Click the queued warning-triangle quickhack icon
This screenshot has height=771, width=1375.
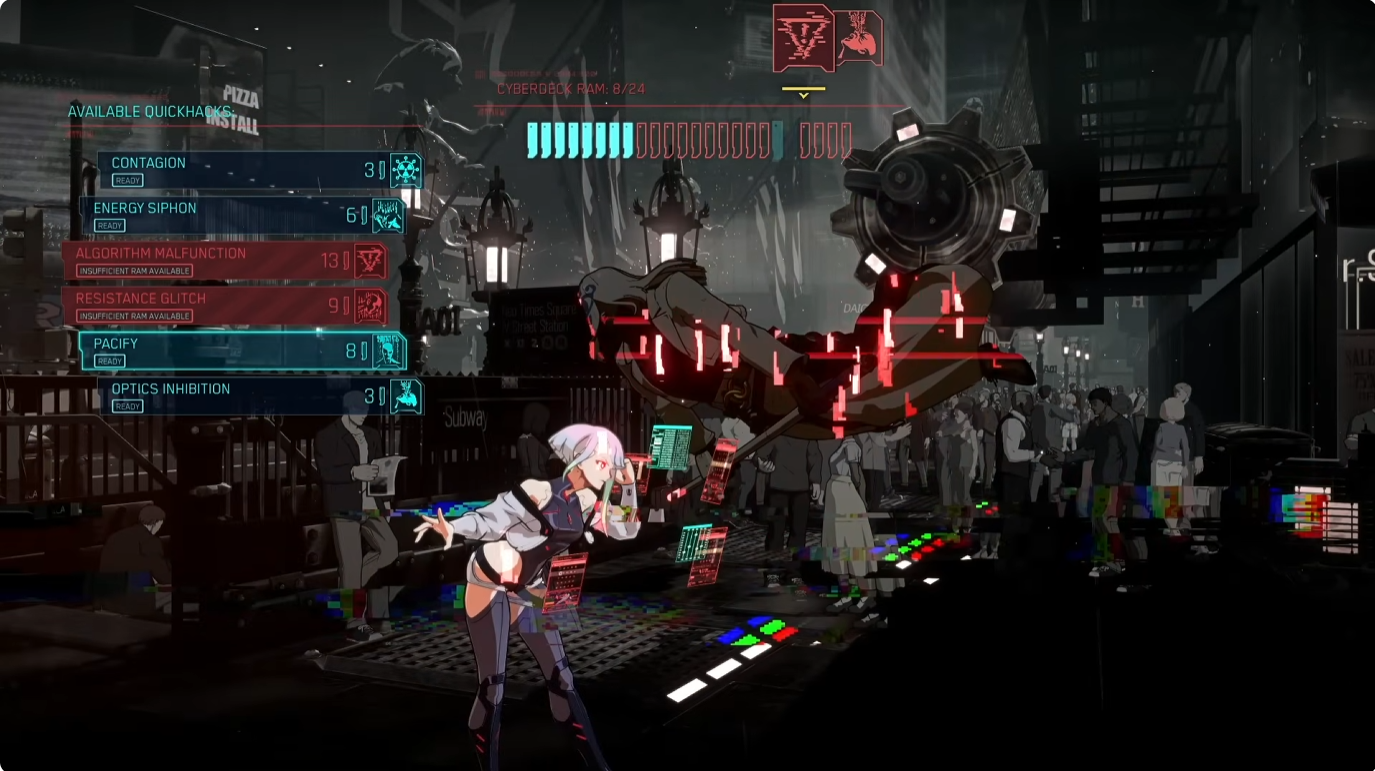tap(803, 37)
